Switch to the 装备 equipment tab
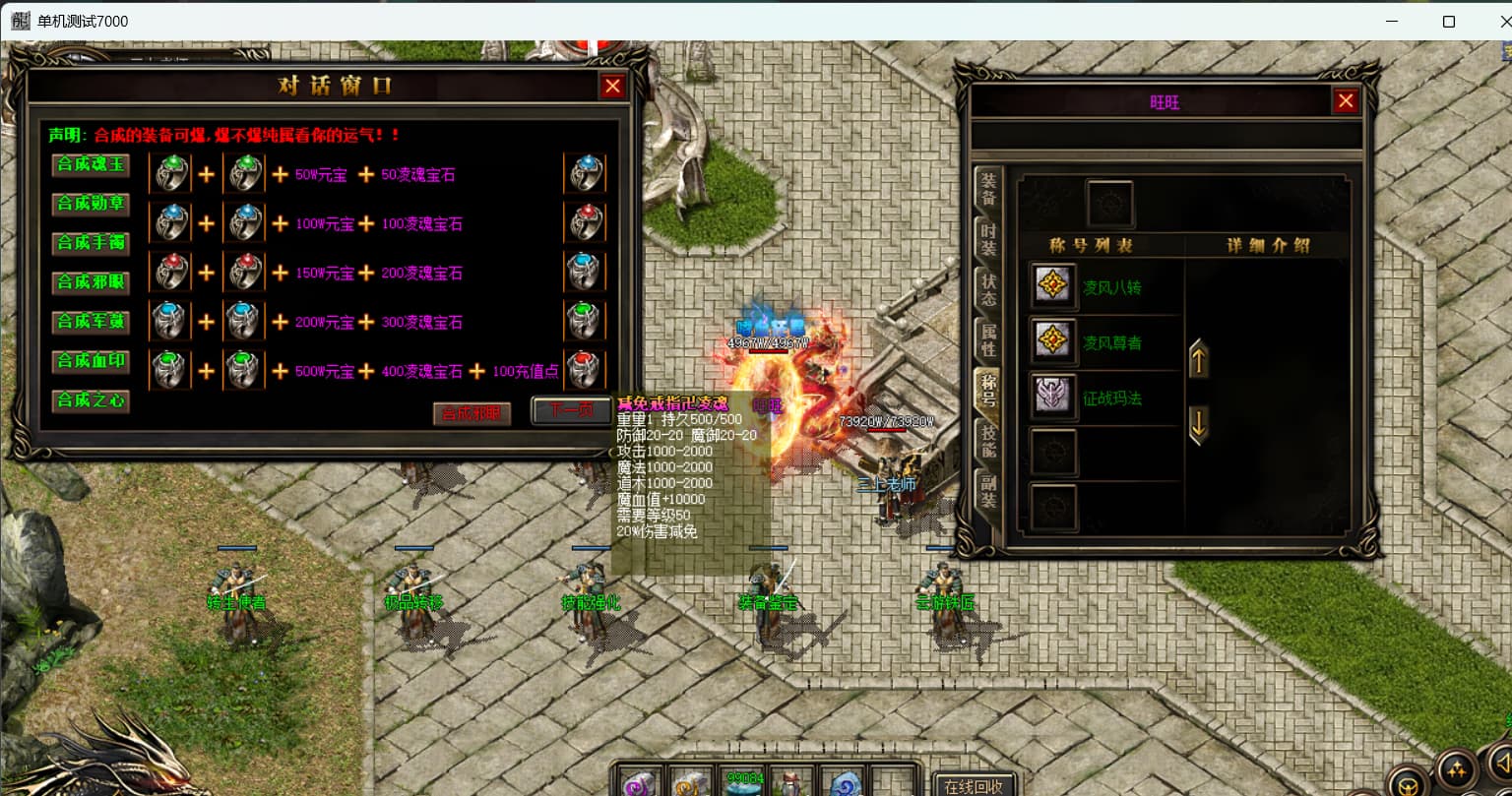 (x=988, y=189)
